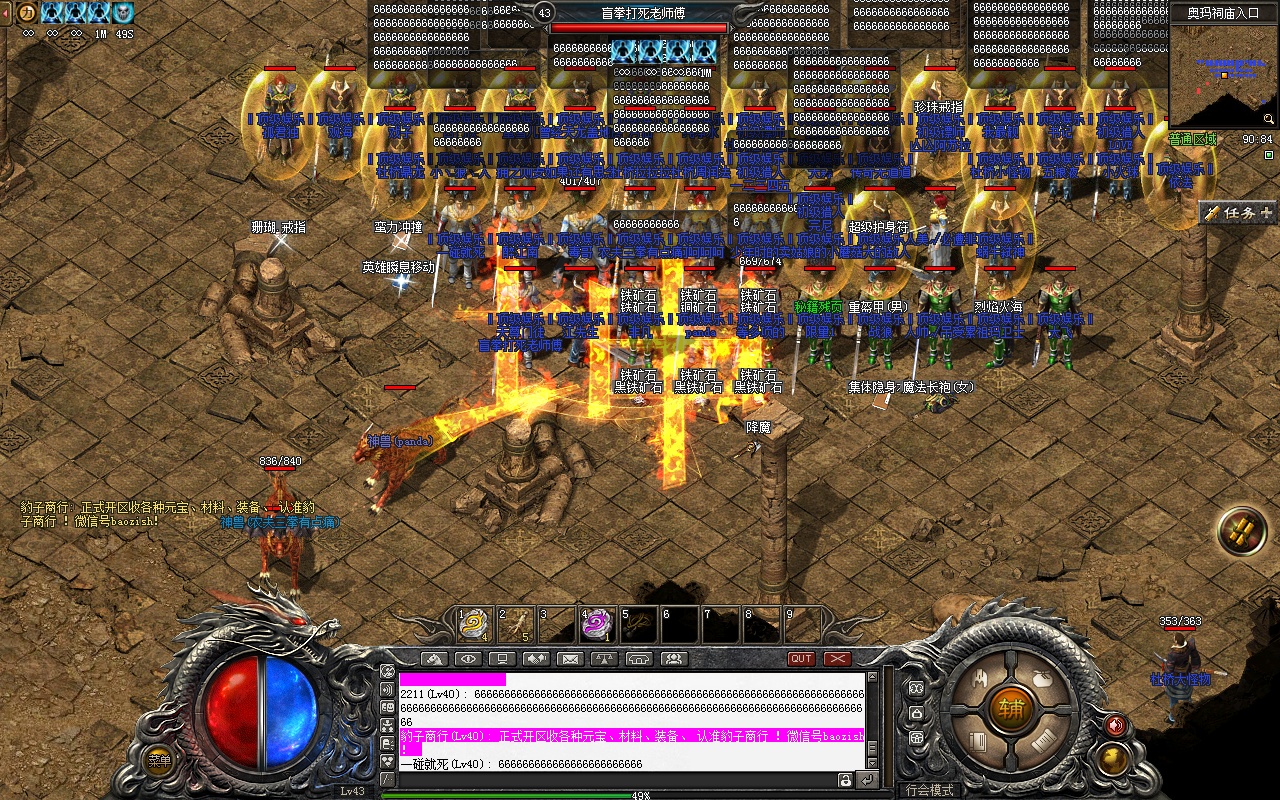Click the eye icon button
This screenshot has height=800, width=1280.
click(467, 659)
